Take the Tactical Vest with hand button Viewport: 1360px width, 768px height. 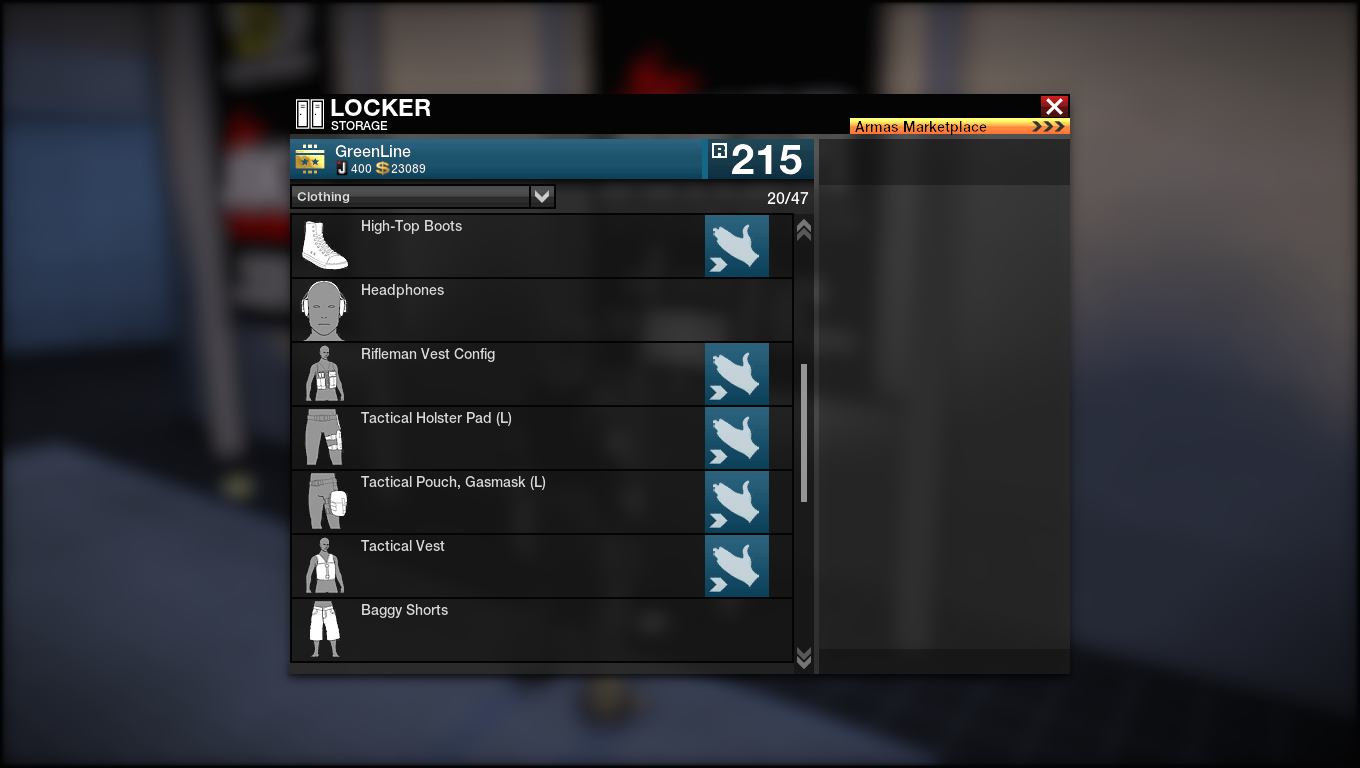[x=737, y=566]
